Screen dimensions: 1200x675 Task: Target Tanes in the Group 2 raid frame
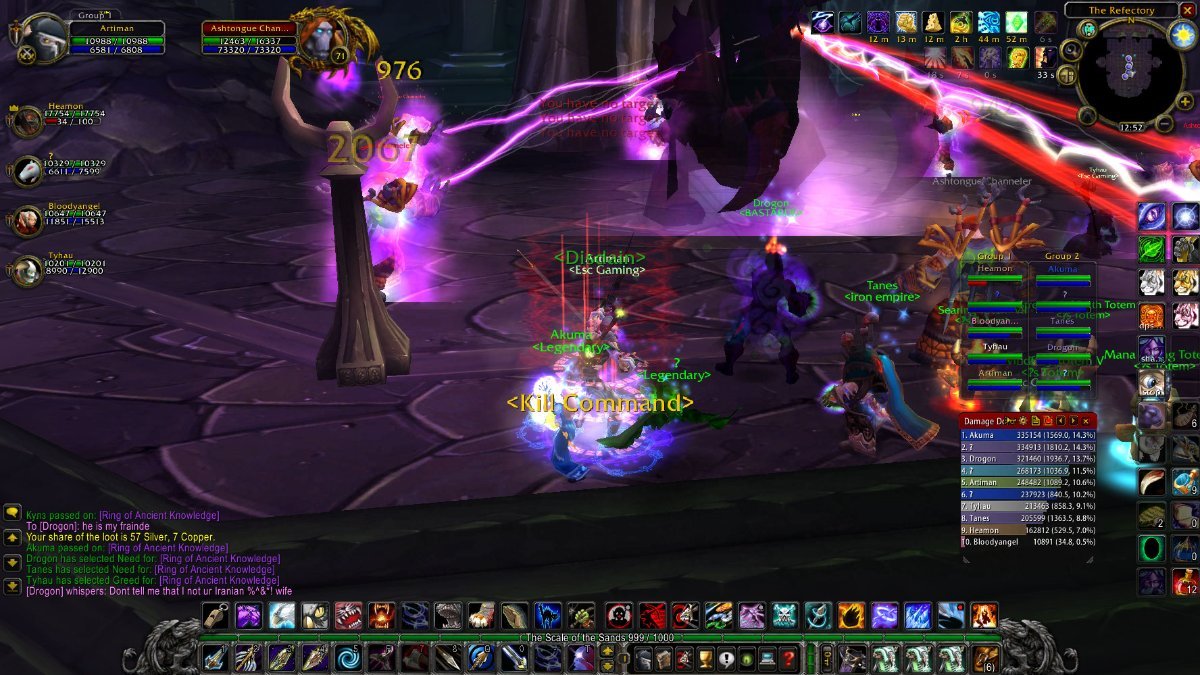(x=1062, y=322)
